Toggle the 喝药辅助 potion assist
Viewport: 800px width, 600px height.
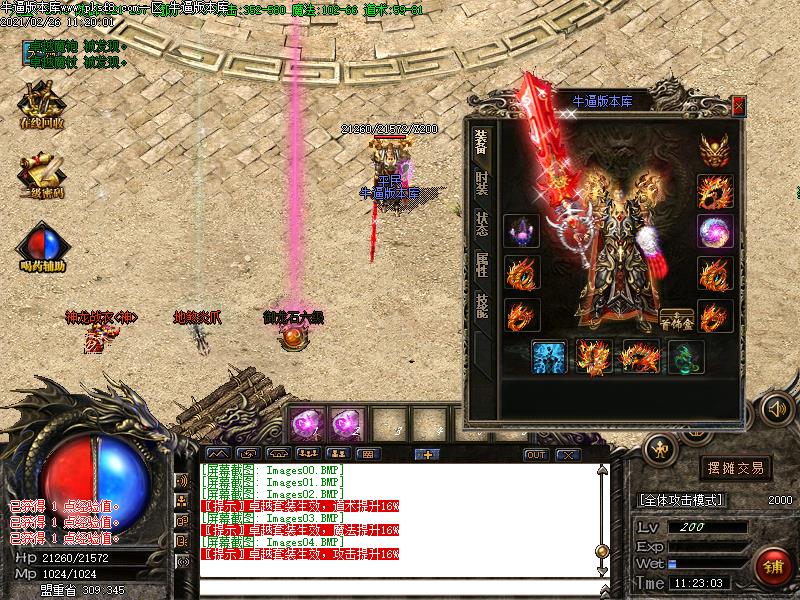(x=41, y=248)
